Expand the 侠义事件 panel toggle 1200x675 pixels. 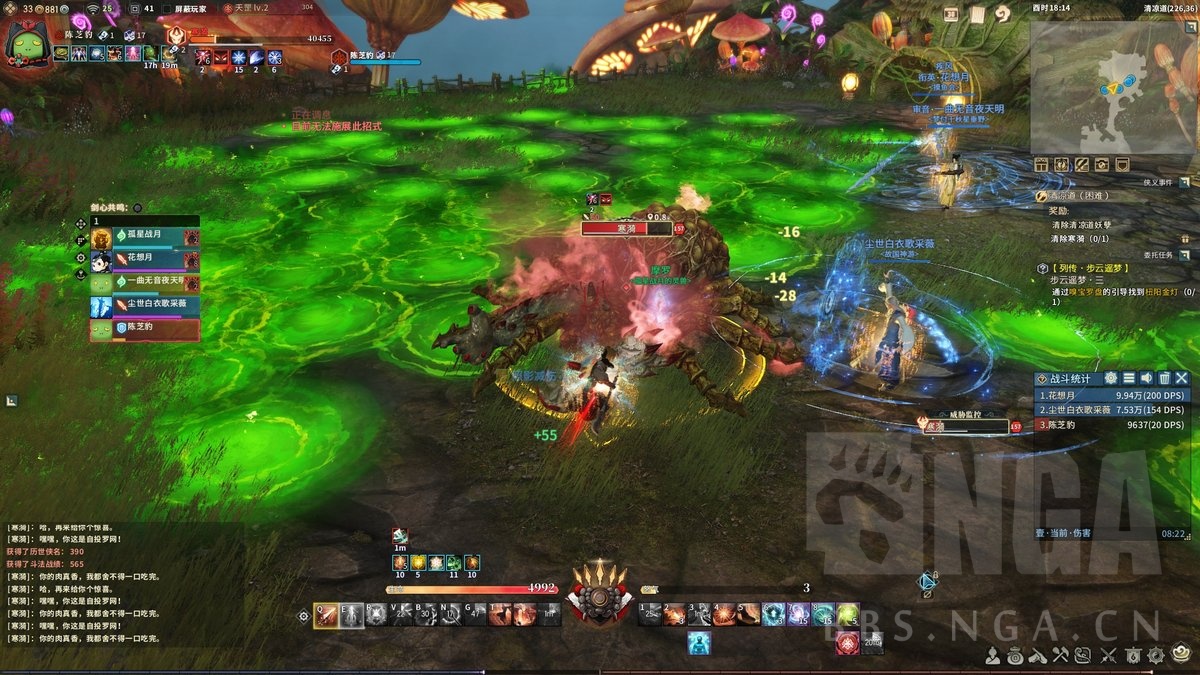click(x=1184, y=182)
